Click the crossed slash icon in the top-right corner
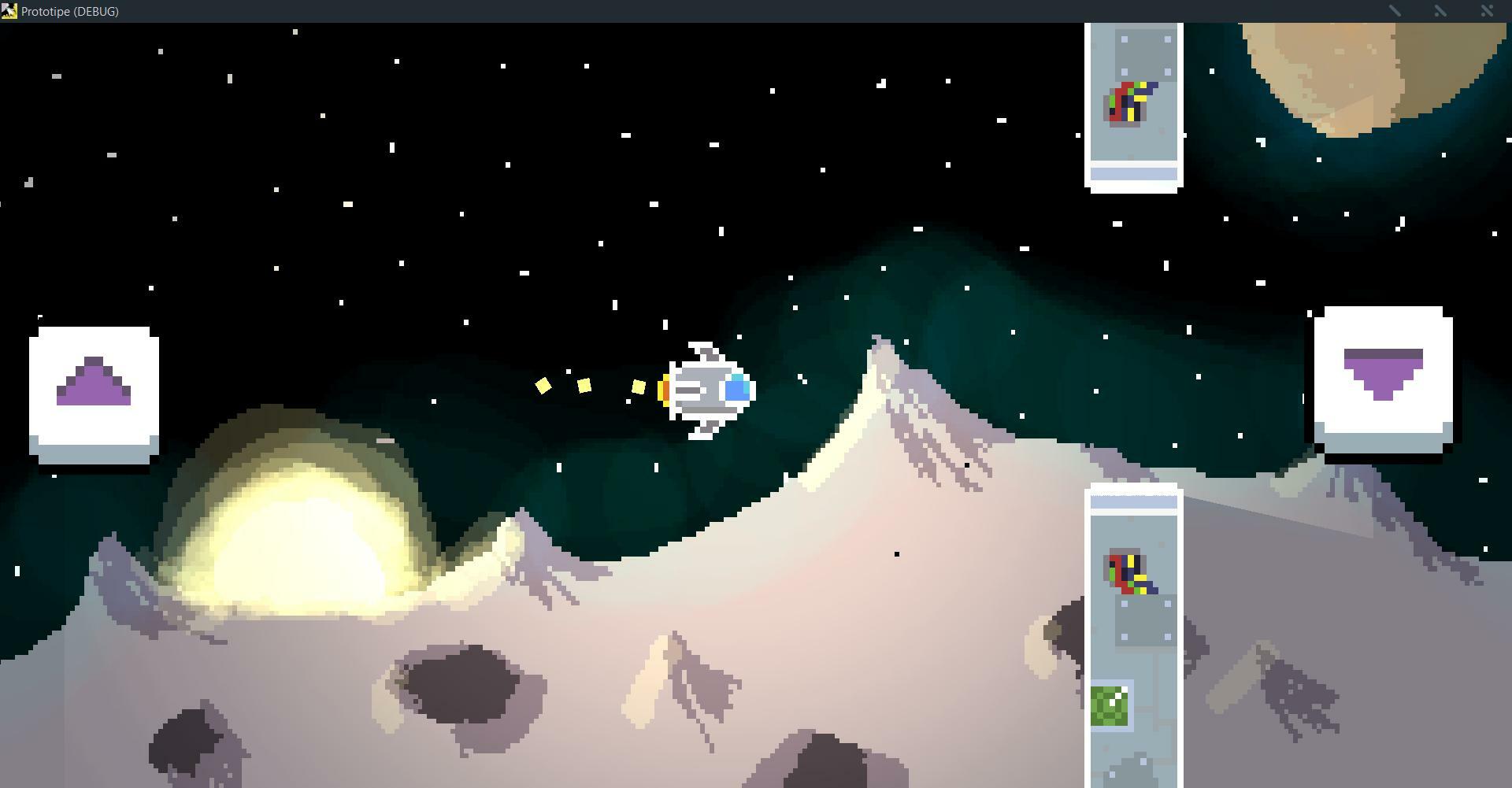1512x788 pixels. click(1488, 11)
